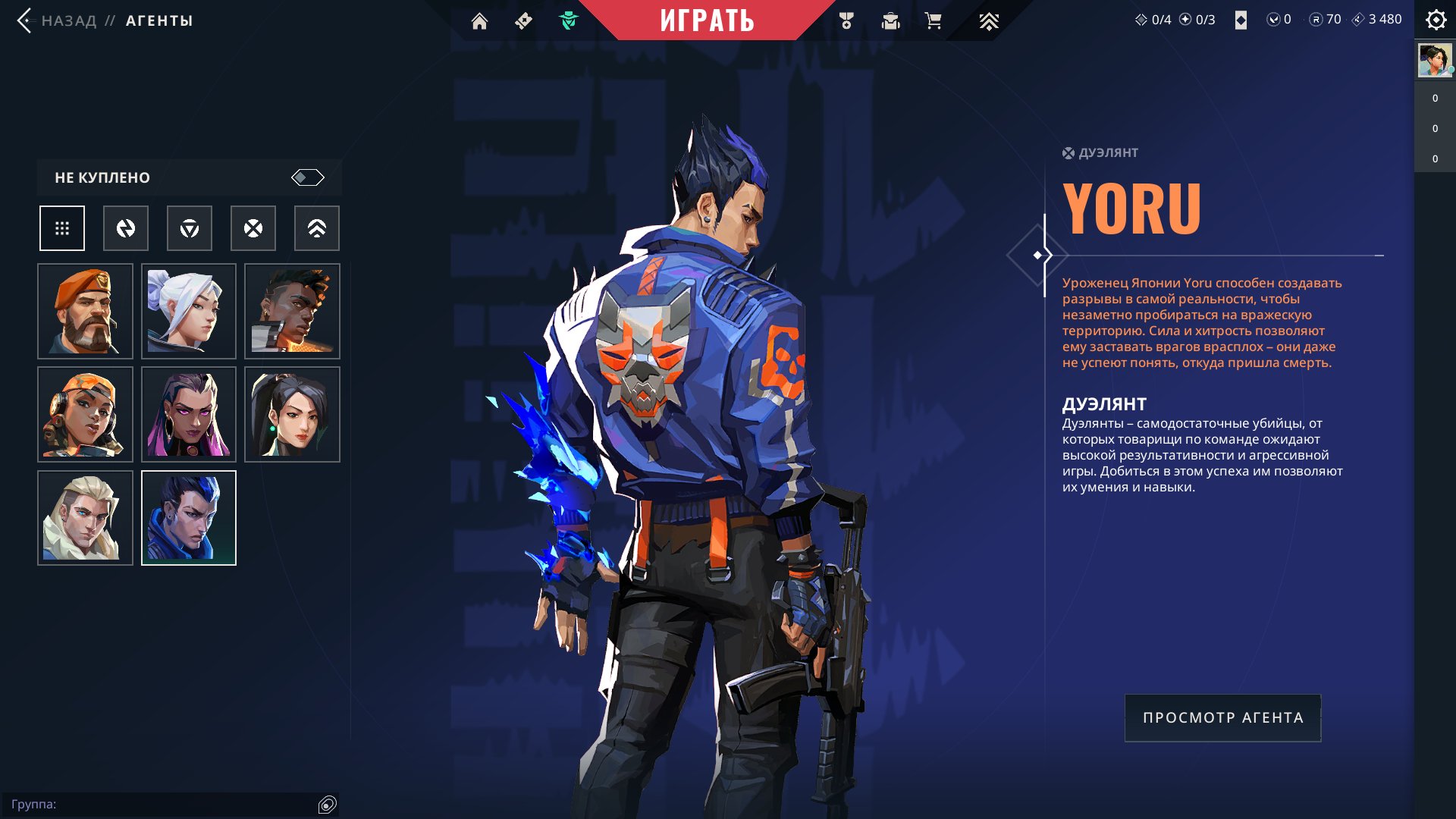1456x819 pixels.
Task: Open the store shopping cart
Action: tap(934, 21)
